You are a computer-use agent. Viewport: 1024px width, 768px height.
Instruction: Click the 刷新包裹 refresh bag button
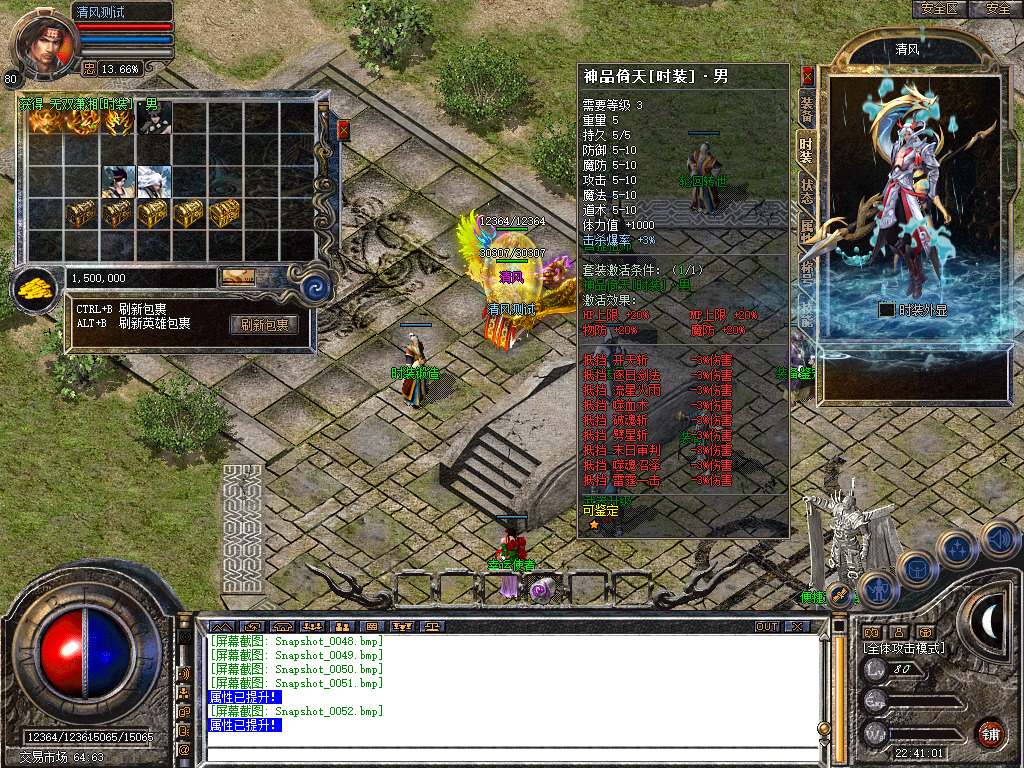(x=264, y=325)
